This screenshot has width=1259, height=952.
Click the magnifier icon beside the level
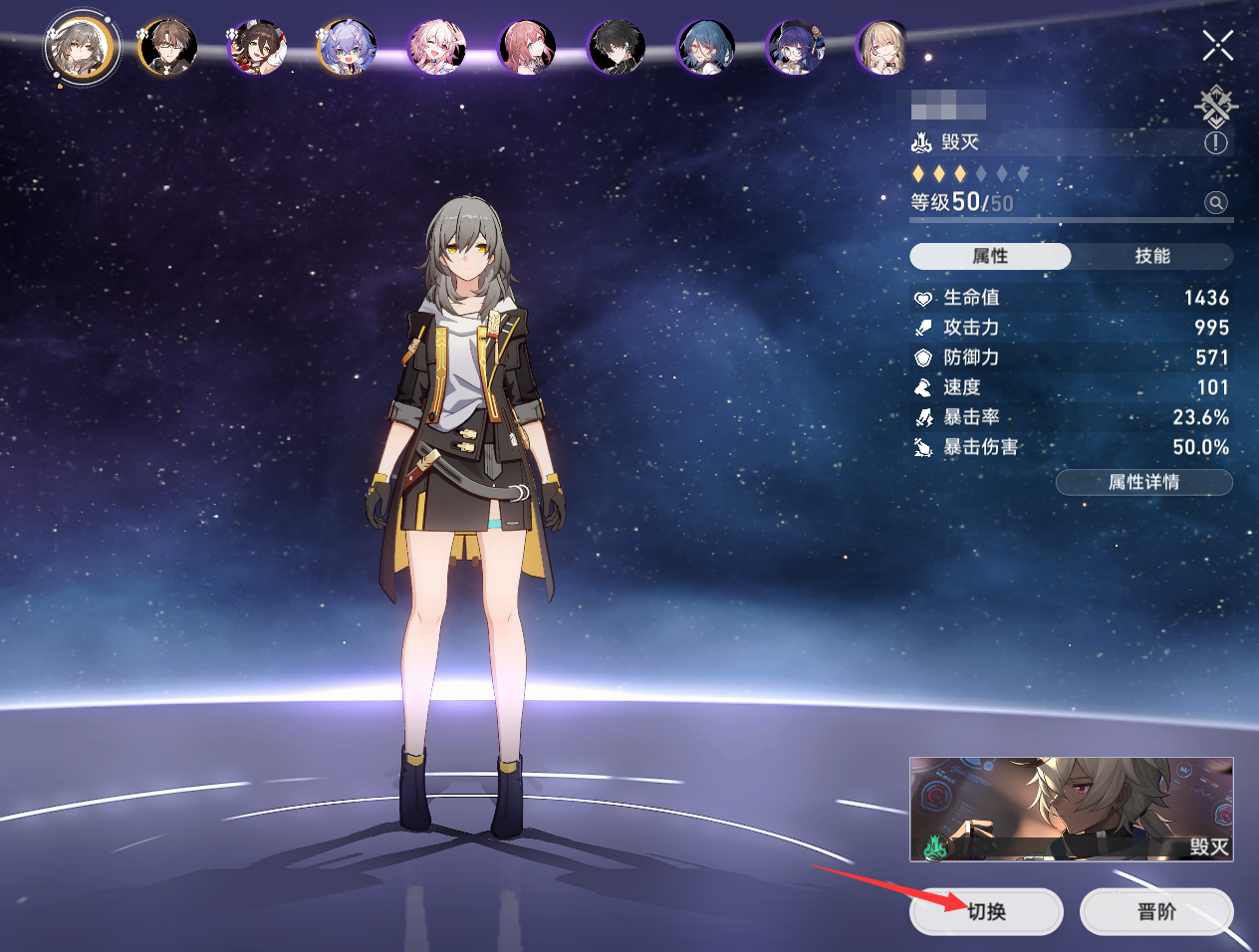pyautogui.click(x=1216, y=203)
